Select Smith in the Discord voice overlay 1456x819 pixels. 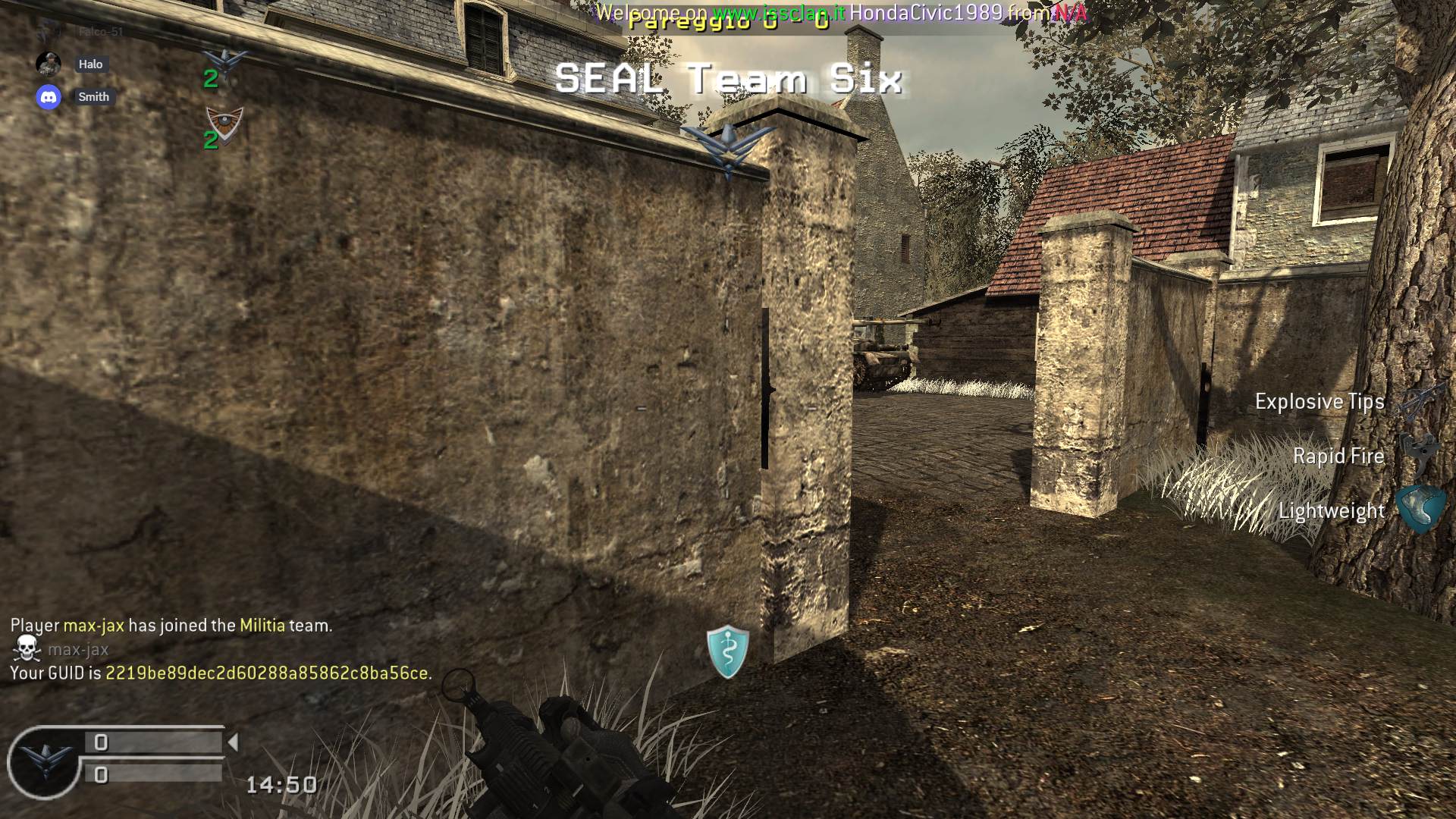pos(93,97)
